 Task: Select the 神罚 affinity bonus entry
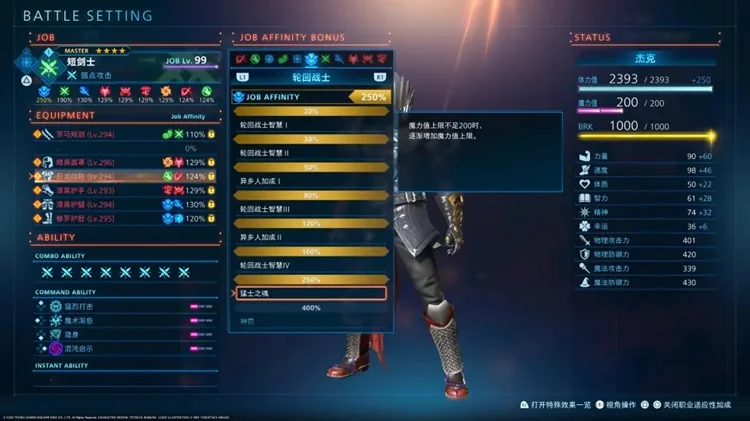tap(310, 321)
